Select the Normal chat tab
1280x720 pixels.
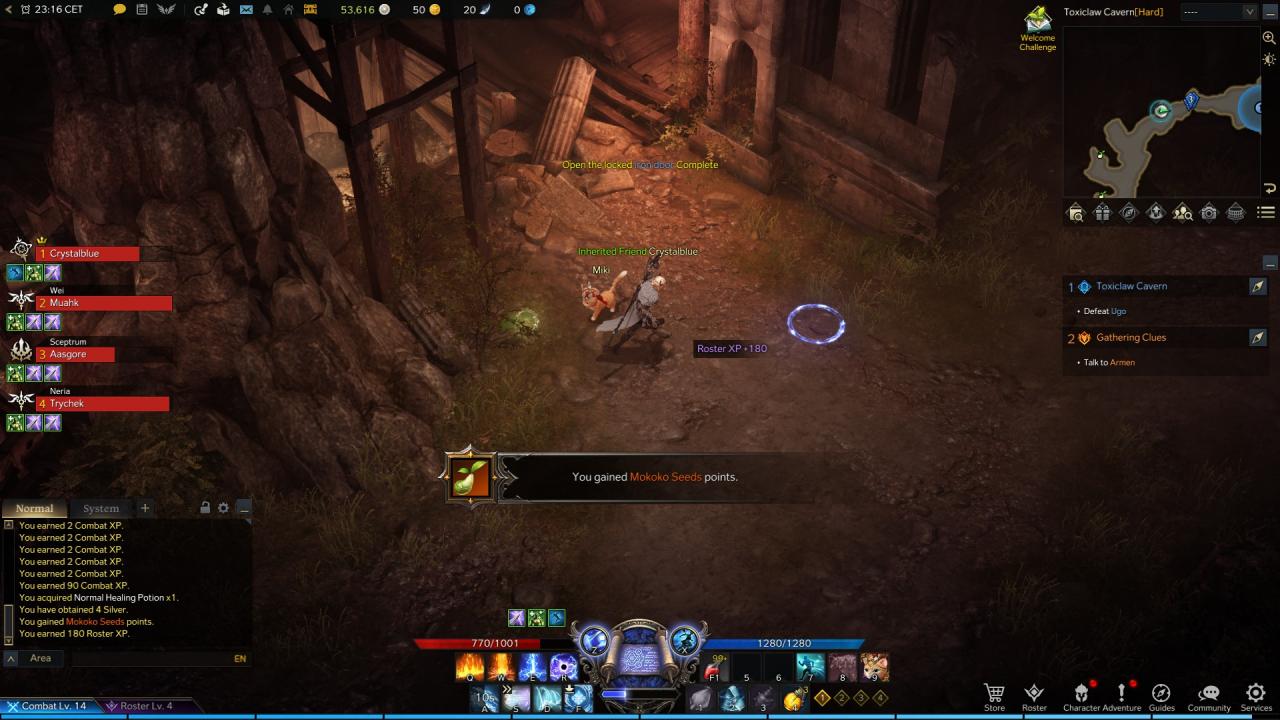tap(34, 509)
